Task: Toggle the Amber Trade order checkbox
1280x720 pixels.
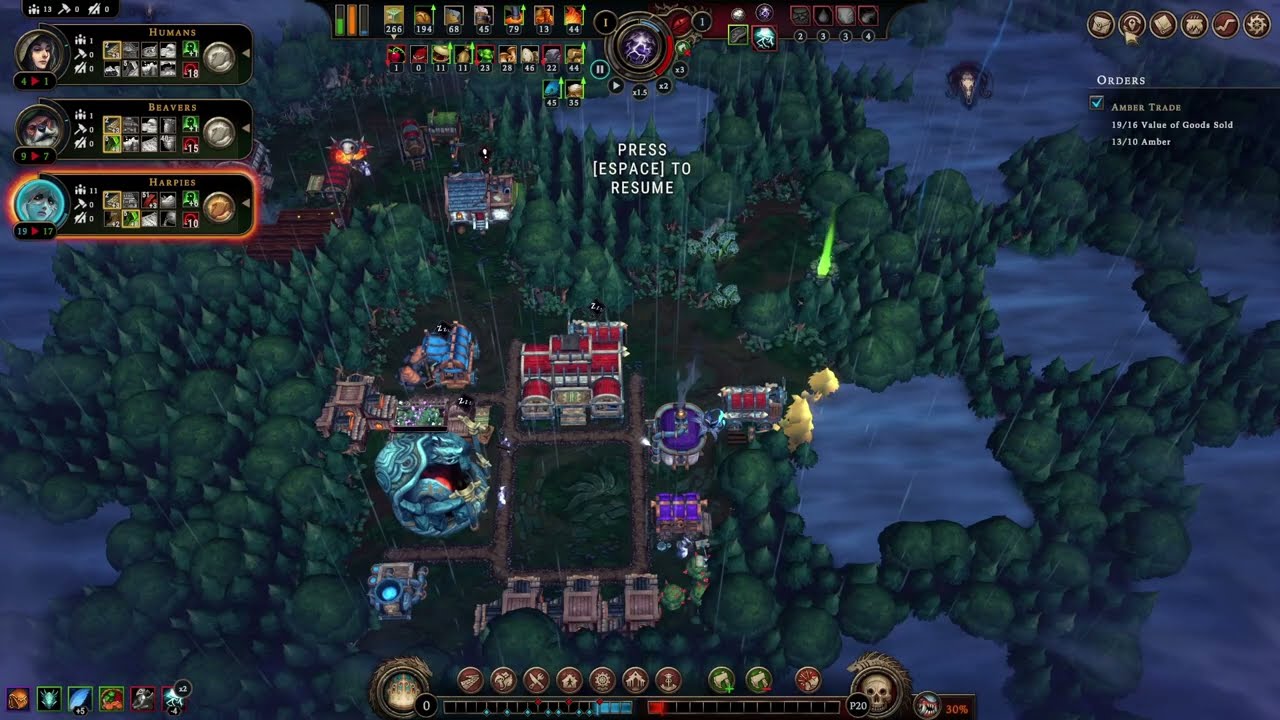Action: (1097, 104)
